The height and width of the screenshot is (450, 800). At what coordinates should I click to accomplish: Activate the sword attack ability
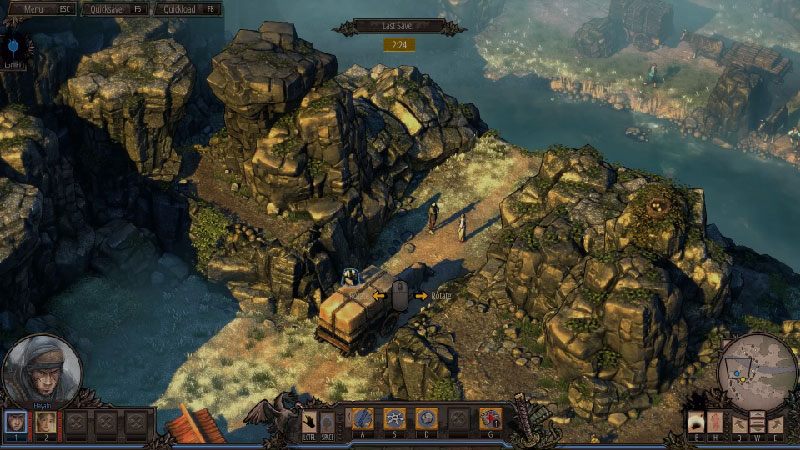[363, 418]
